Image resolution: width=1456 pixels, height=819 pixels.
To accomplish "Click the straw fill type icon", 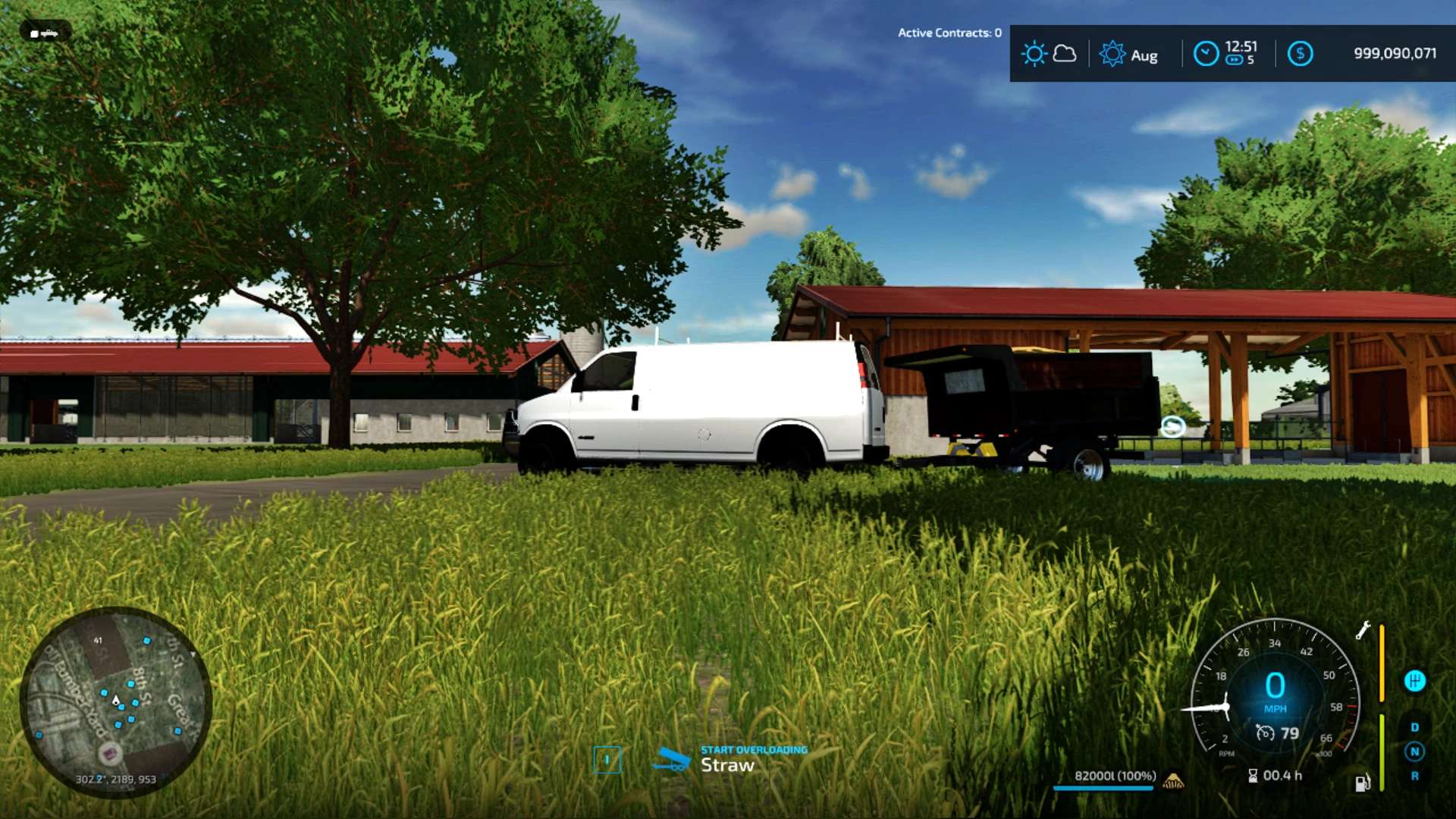I will pos(1173,780).
